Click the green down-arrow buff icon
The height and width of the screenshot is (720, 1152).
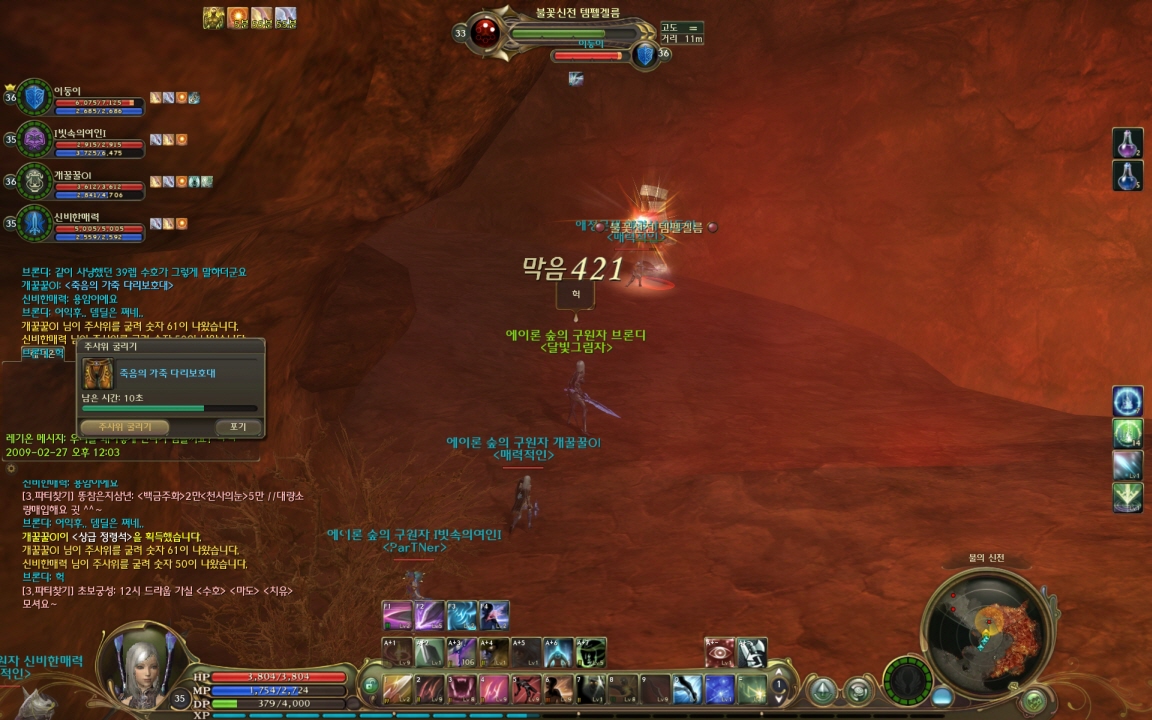[1128, 498]
